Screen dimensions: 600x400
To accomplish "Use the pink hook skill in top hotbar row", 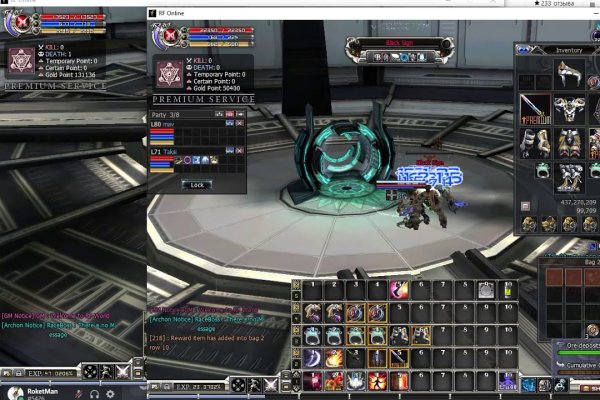I will point(400,290).
